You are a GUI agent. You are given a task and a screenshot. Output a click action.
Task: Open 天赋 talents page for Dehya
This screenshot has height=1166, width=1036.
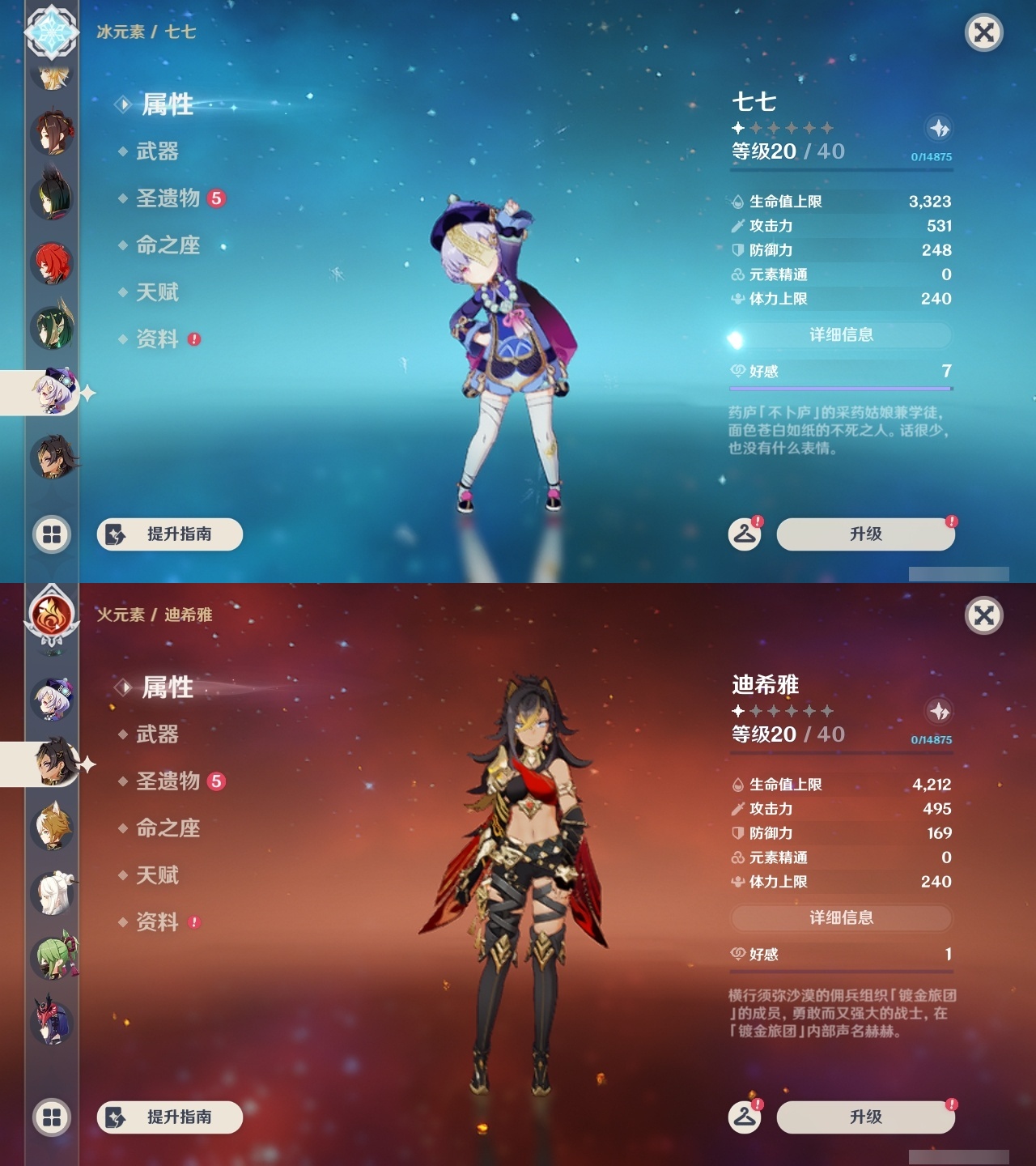(x=159, y=875)
